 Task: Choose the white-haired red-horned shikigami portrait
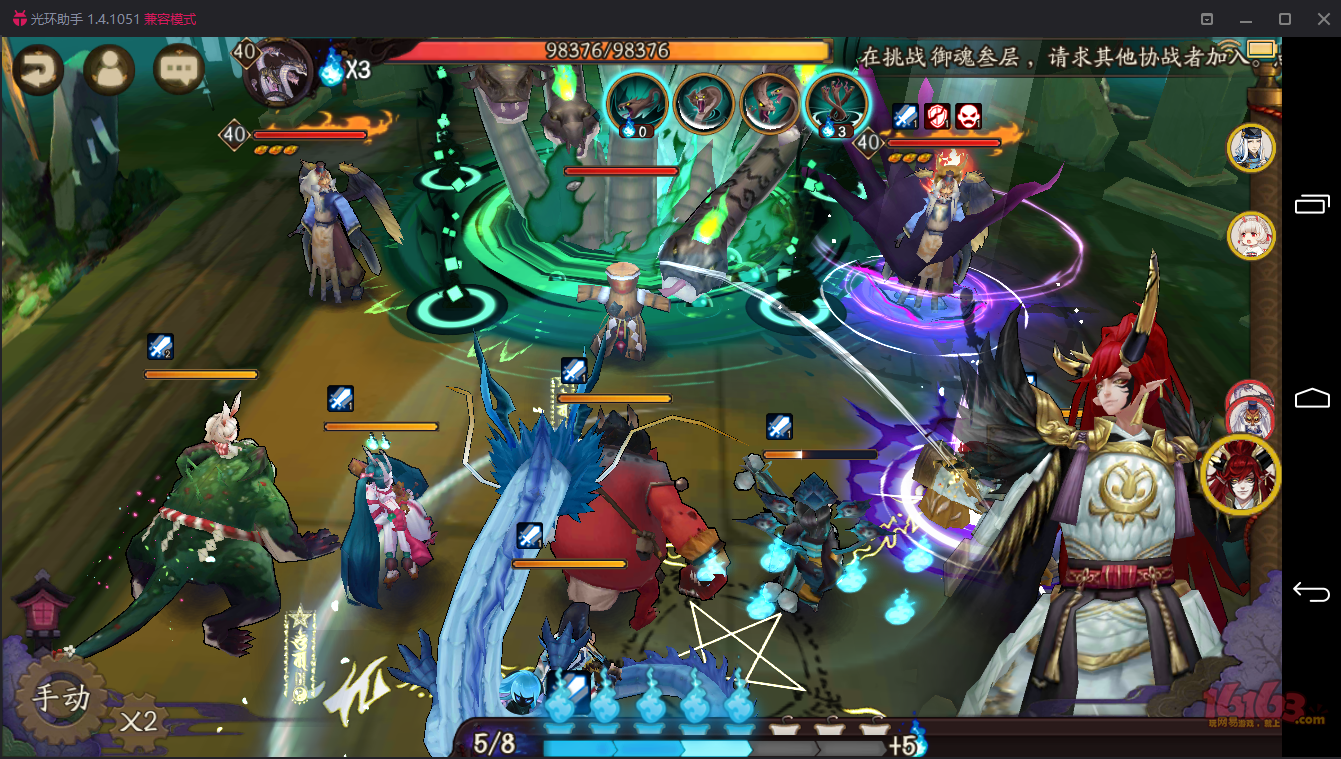tap(1251, 236)
